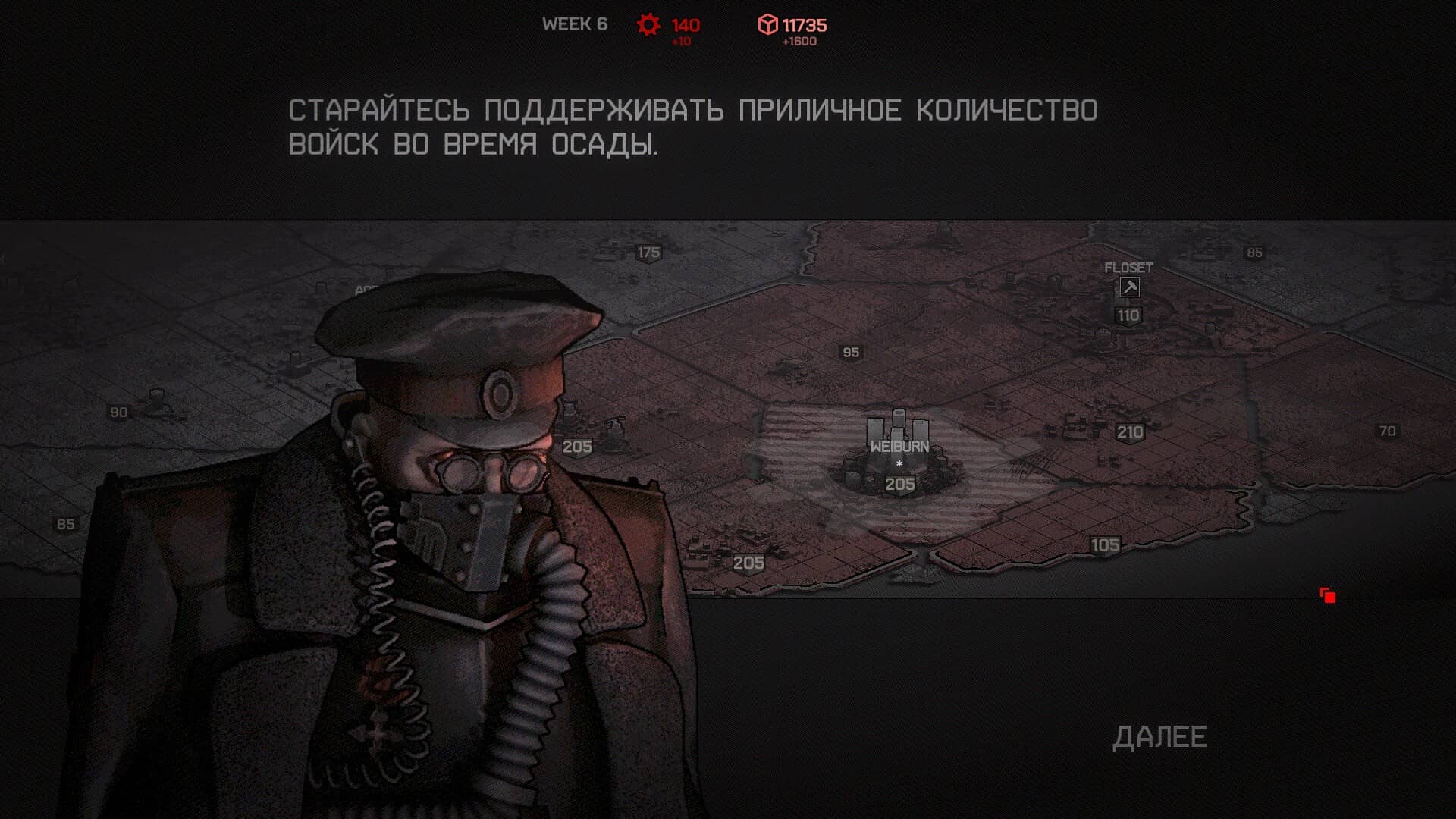This screenshot has height=819, width=1456.
Task: Choose the Floset territory marker
Action: click(x=1128, y=287)
